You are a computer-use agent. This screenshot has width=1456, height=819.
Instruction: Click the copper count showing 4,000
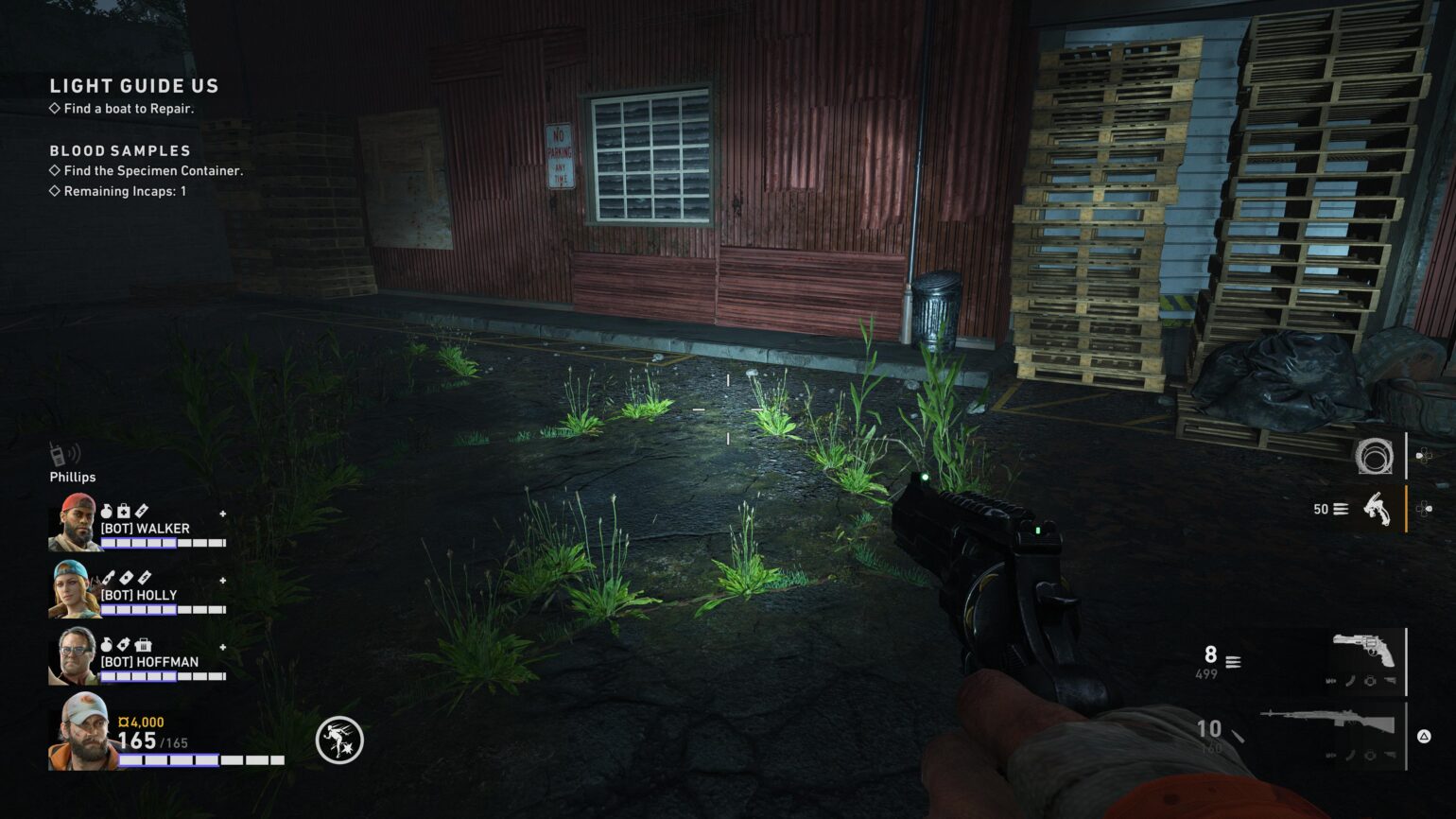pyautogui.click(x=142, y=722)
